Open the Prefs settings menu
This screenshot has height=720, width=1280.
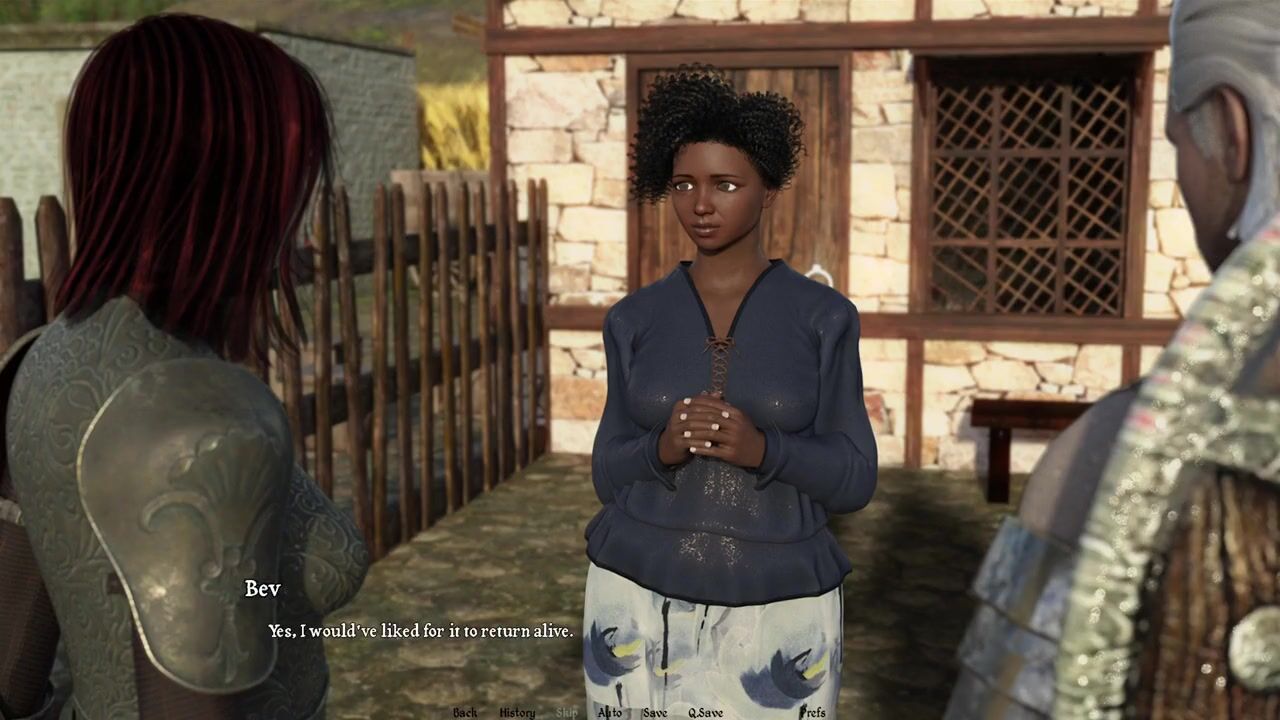(x=813, y=712)
